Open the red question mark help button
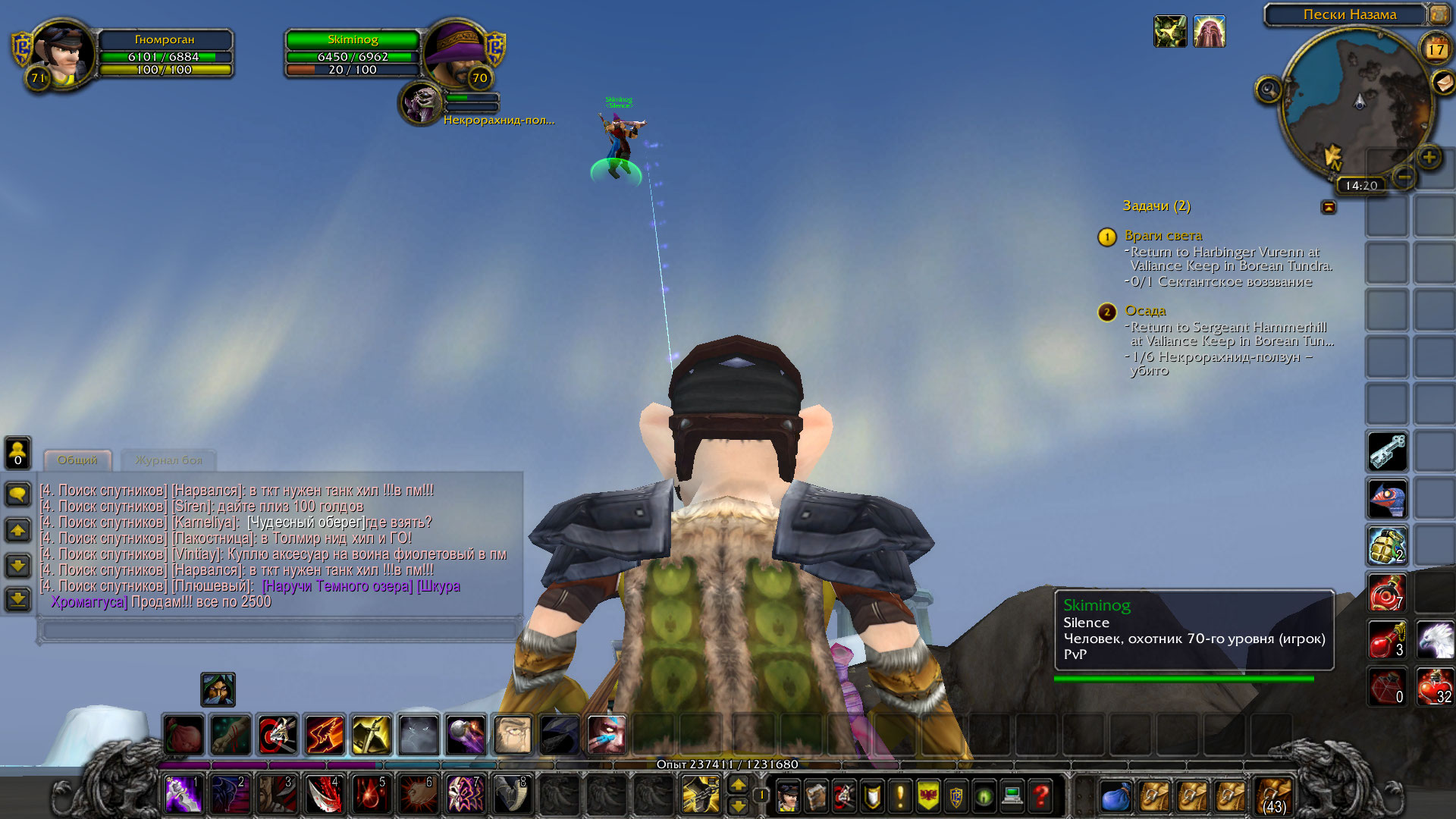1456x819 pixels. point(1041,796)
